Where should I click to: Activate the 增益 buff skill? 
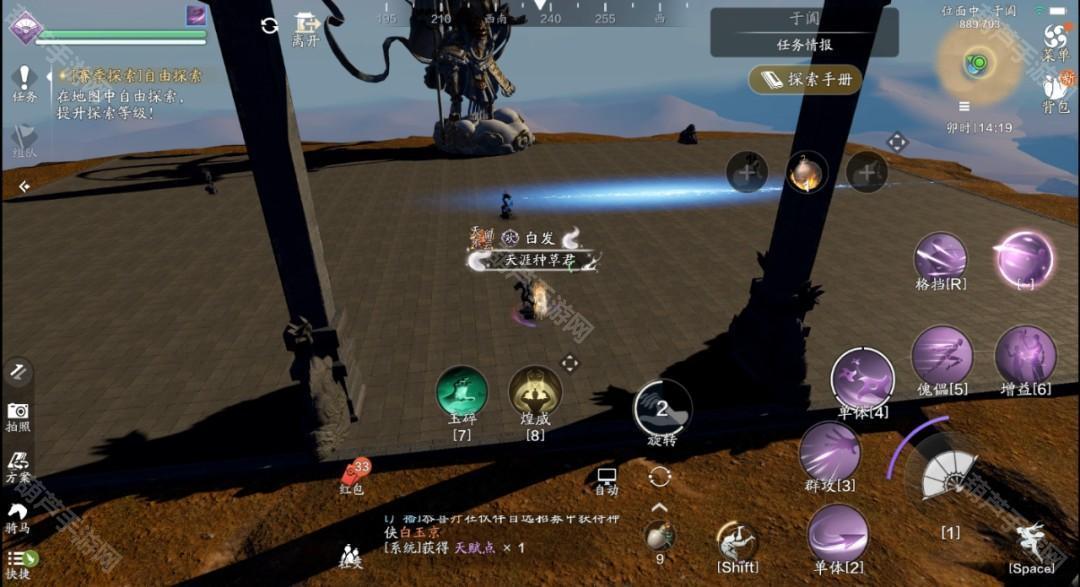(1025, 355)
